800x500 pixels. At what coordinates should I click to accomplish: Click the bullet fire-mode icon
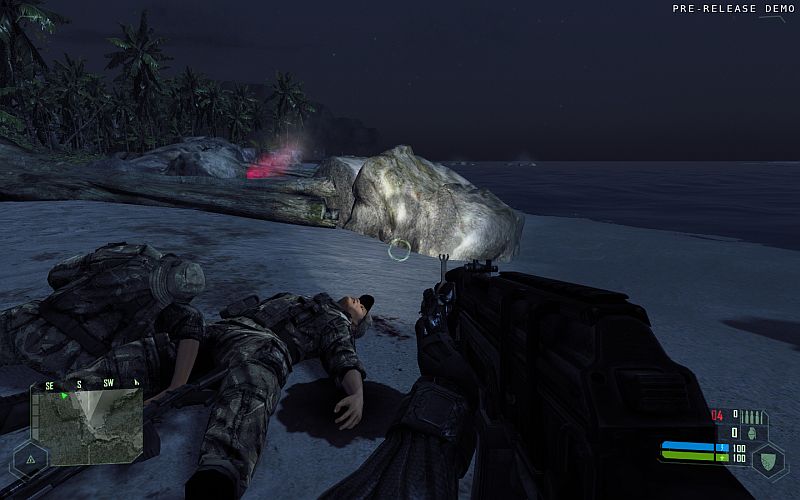click(x=750, y=416)
